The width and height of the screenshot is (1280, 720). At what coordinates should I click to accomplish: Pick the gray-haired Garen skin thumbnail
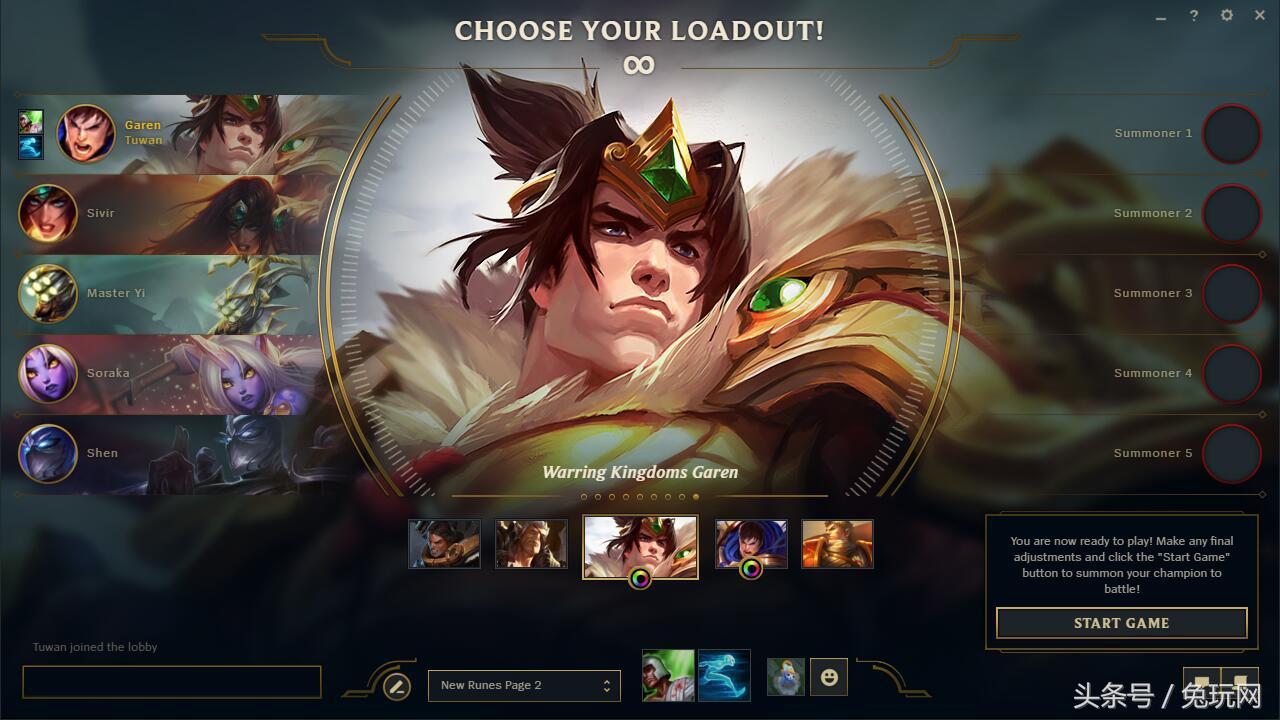pyautogui.click(x=531, y=544)
